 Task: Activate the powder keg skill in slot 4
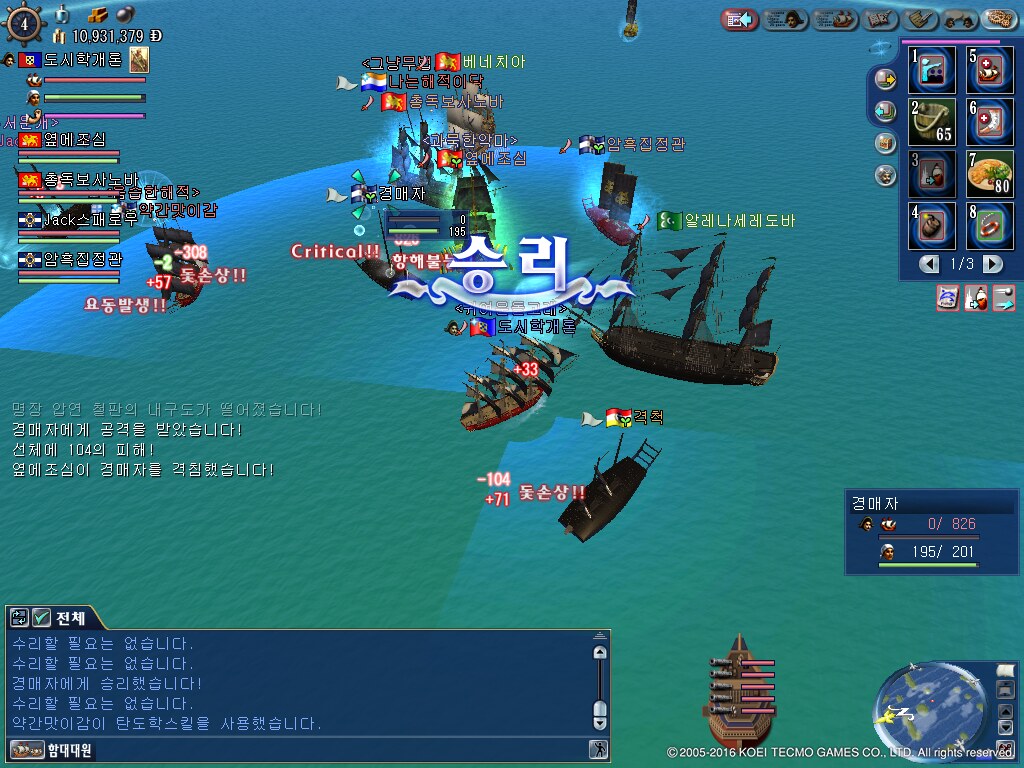[x=932, y=225]
